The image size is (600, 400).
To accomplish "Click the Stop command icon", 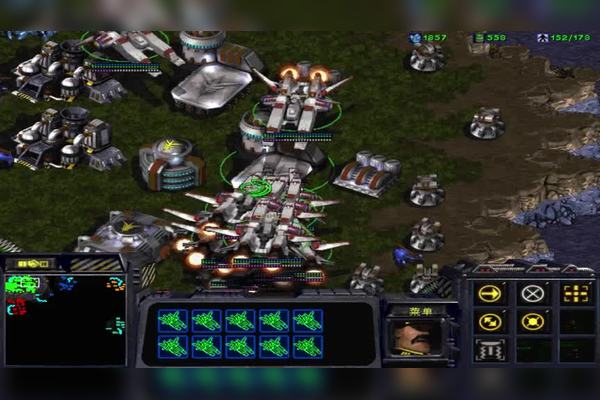I will [x=533, y=294].
